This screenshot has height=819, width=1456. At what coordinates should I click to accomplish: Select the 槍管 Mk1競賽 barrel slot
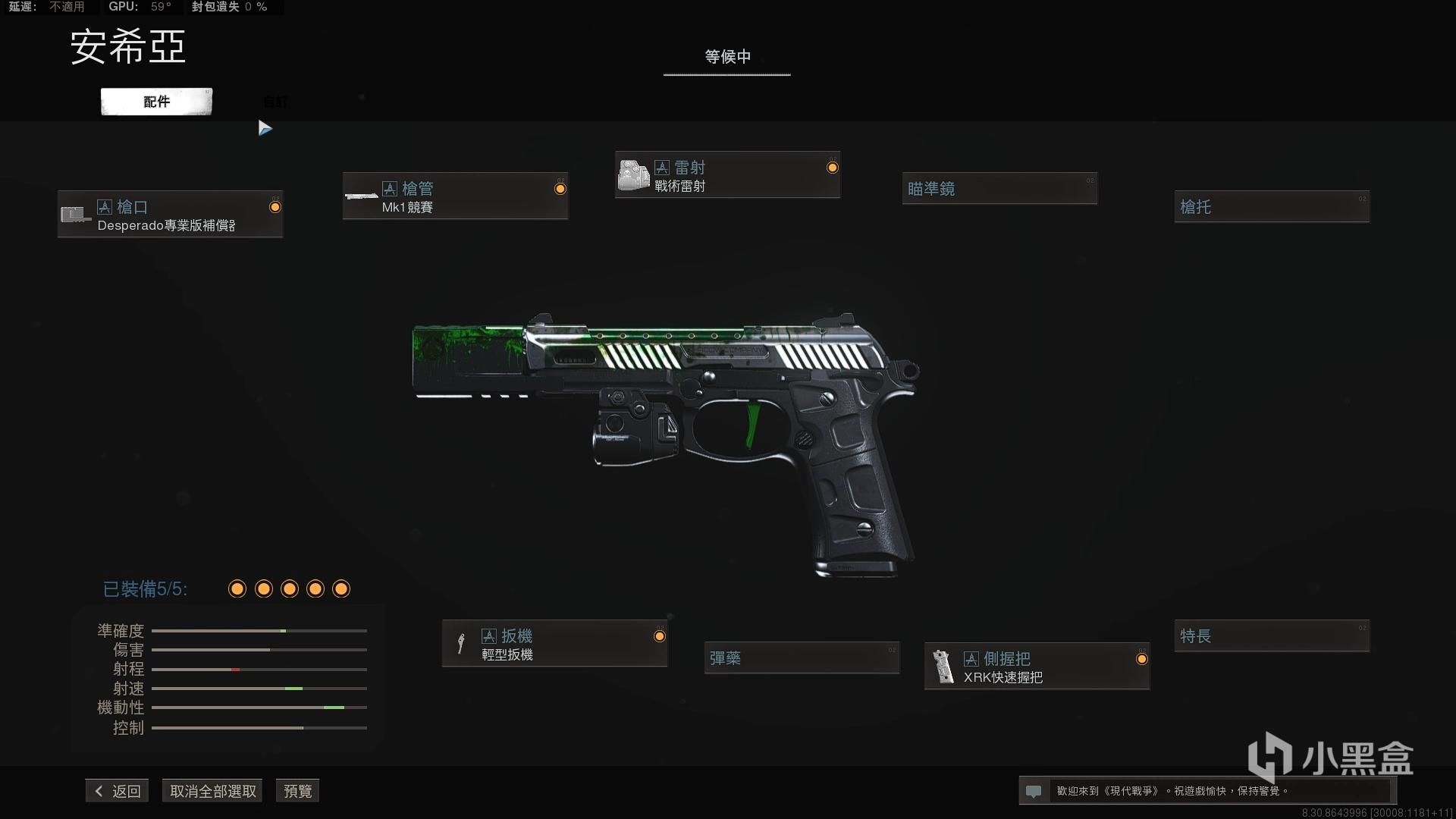tap(455, 196)
